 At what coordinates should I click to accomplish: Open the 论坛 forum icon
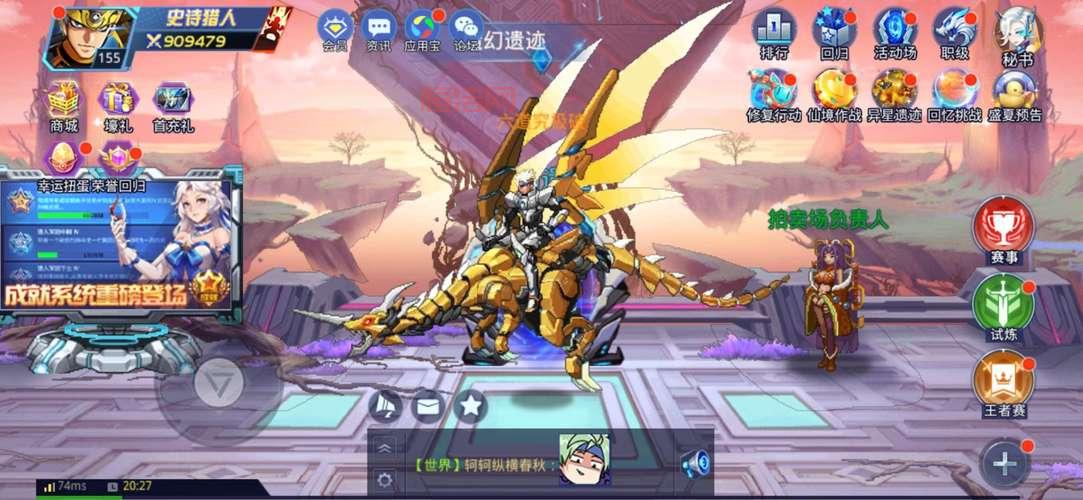pyautogui.click(x=467, y=29)
